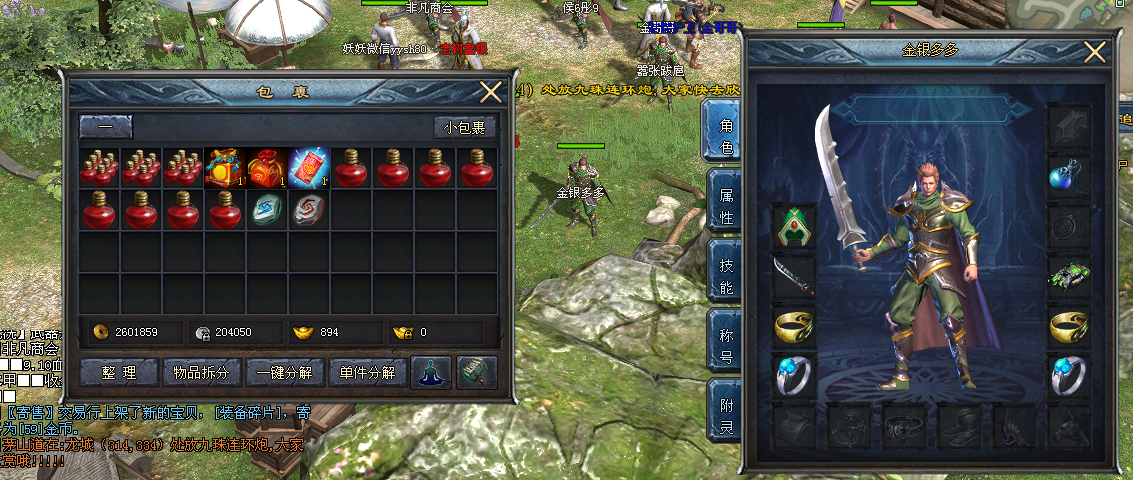Show the 称号 titles tab
Viewport: 1133px width, 480px height.
[724, 345]
